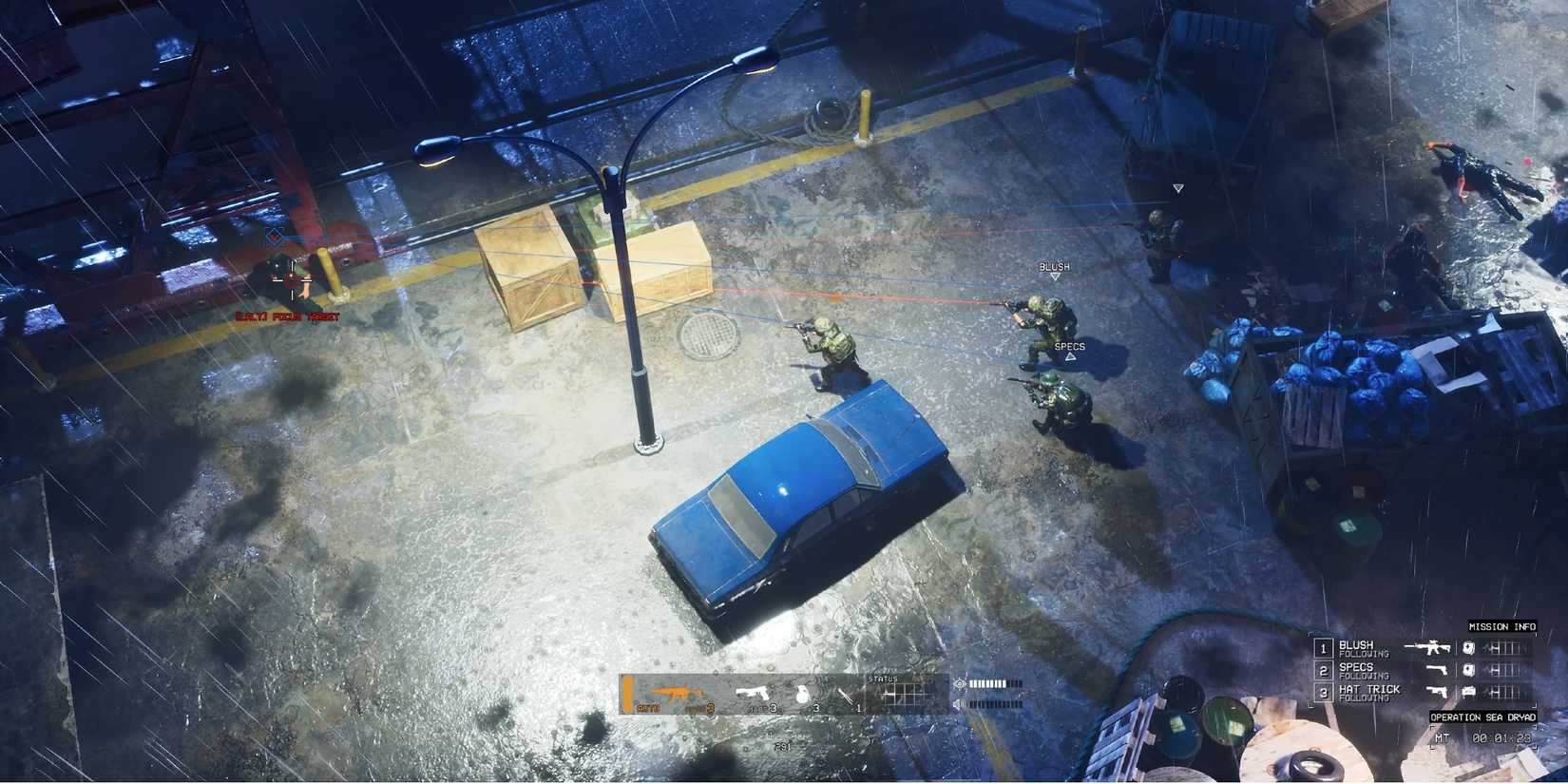Select the equipped assault rifle icon

click(x=678, y=693)
